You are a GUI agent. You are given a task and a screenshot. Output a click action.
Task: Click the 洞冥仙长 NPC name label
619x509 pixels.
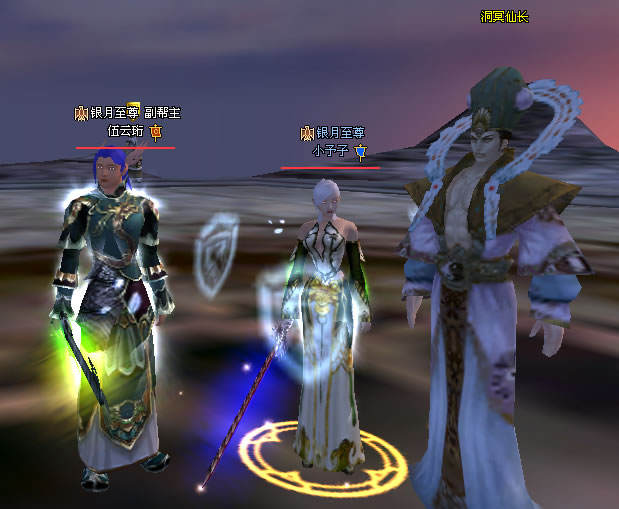point(504,17)
